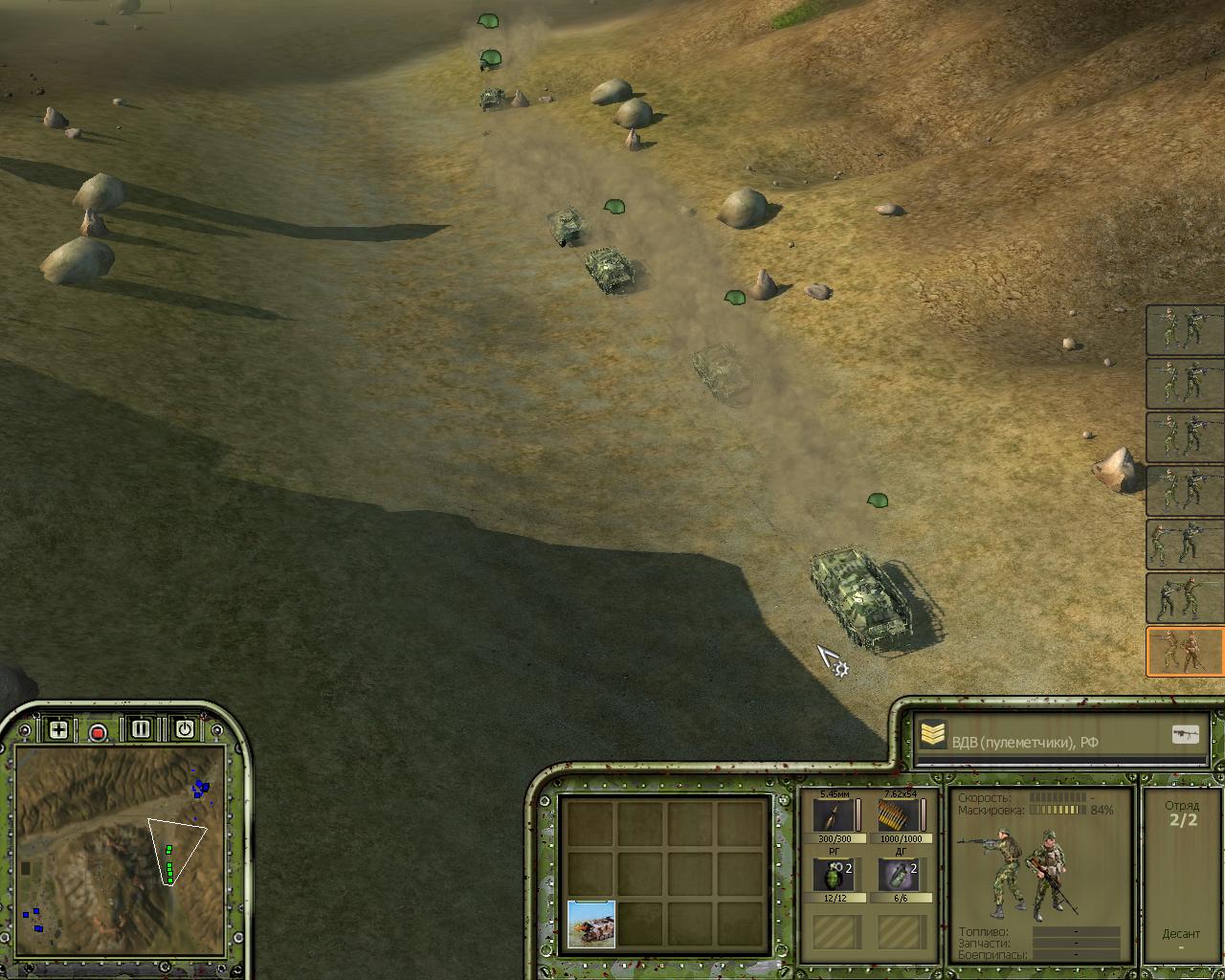The height and width of the screenshot is (980, 1225).
Task: Click the sergeant chevron rank icon
Action: pyautogui.click(x=933, y=735)
